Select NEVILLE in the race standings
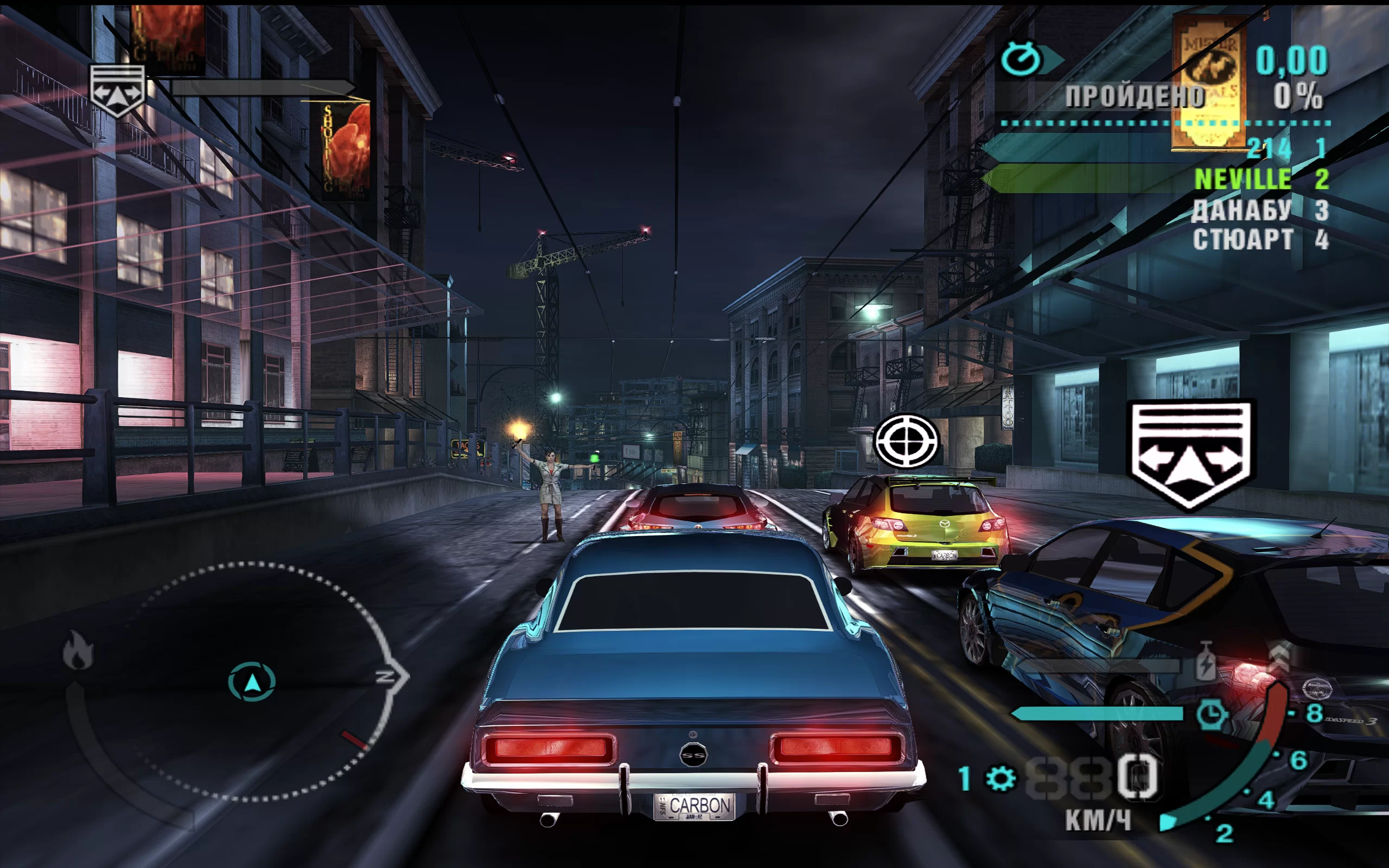 pyautogui.click(x=1243, y=180)
